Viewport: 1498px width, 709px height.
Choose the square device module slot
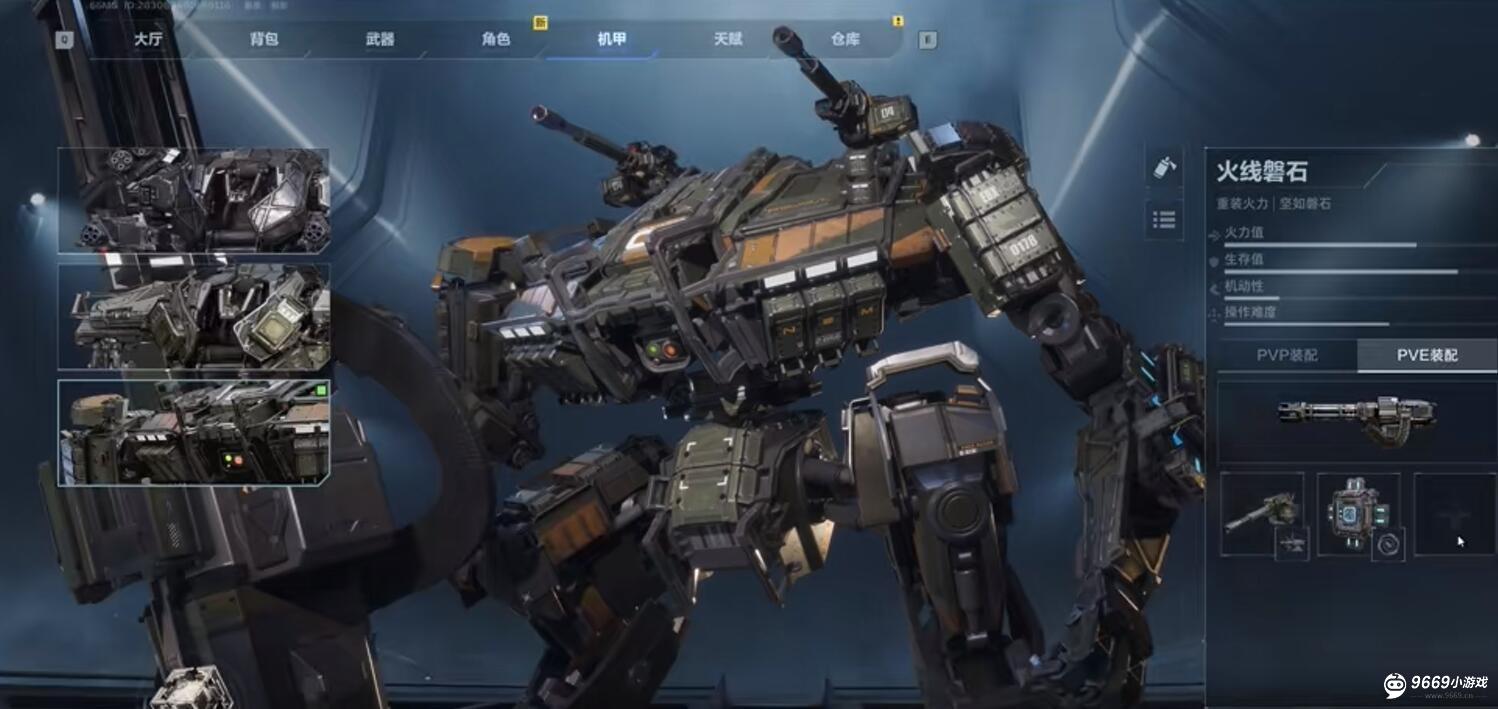pos(1358,514)
